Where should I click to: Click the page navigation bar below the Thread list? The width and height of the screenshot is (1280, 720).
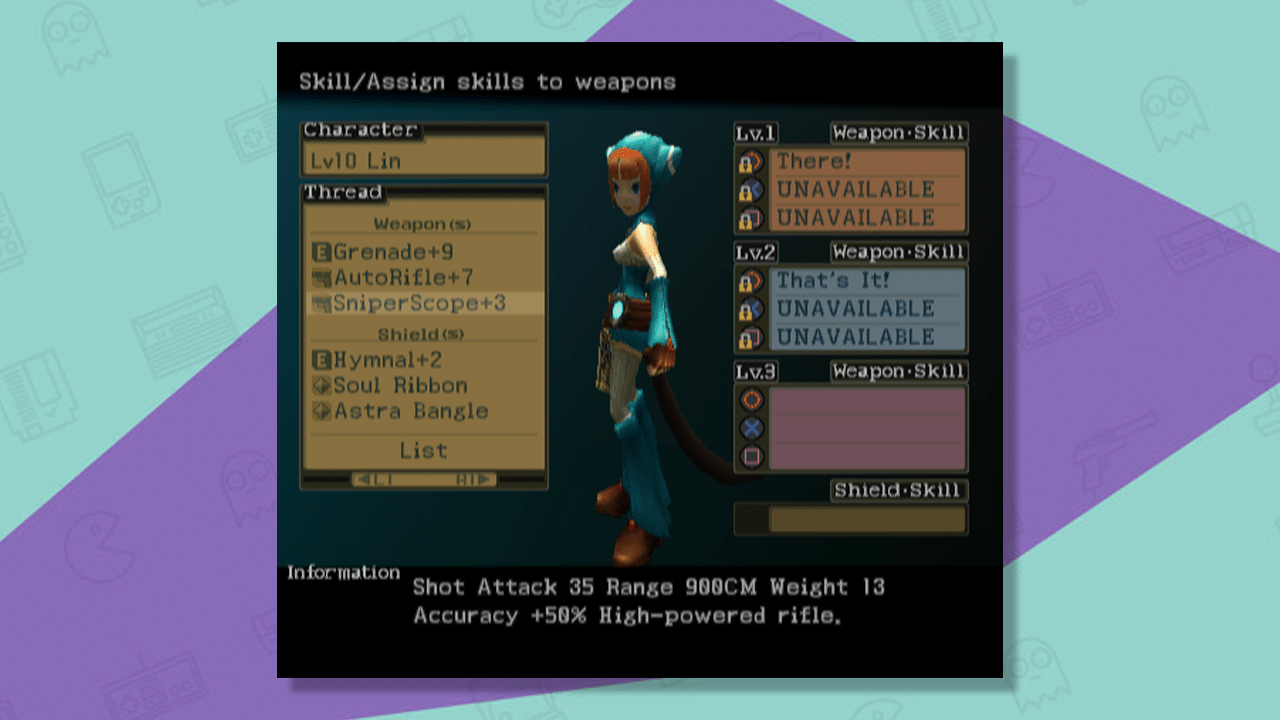[423, 480]
